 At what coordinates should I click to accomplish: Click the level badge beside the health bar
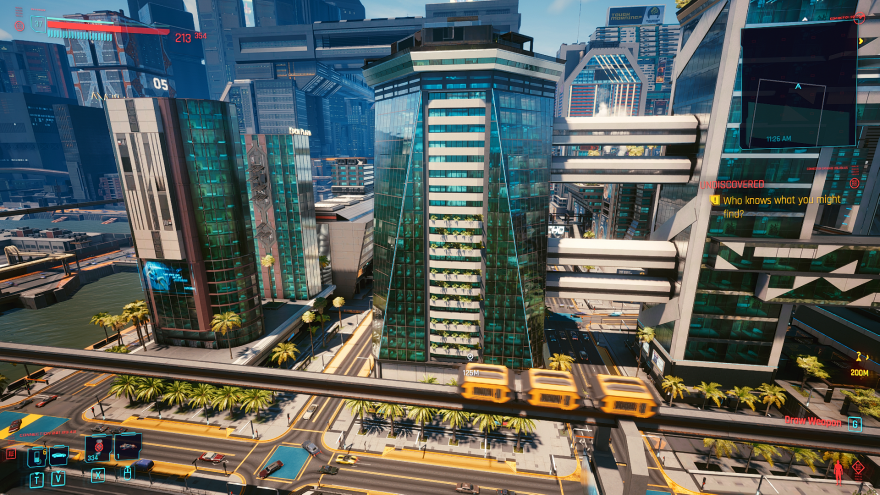click(37, 22)
